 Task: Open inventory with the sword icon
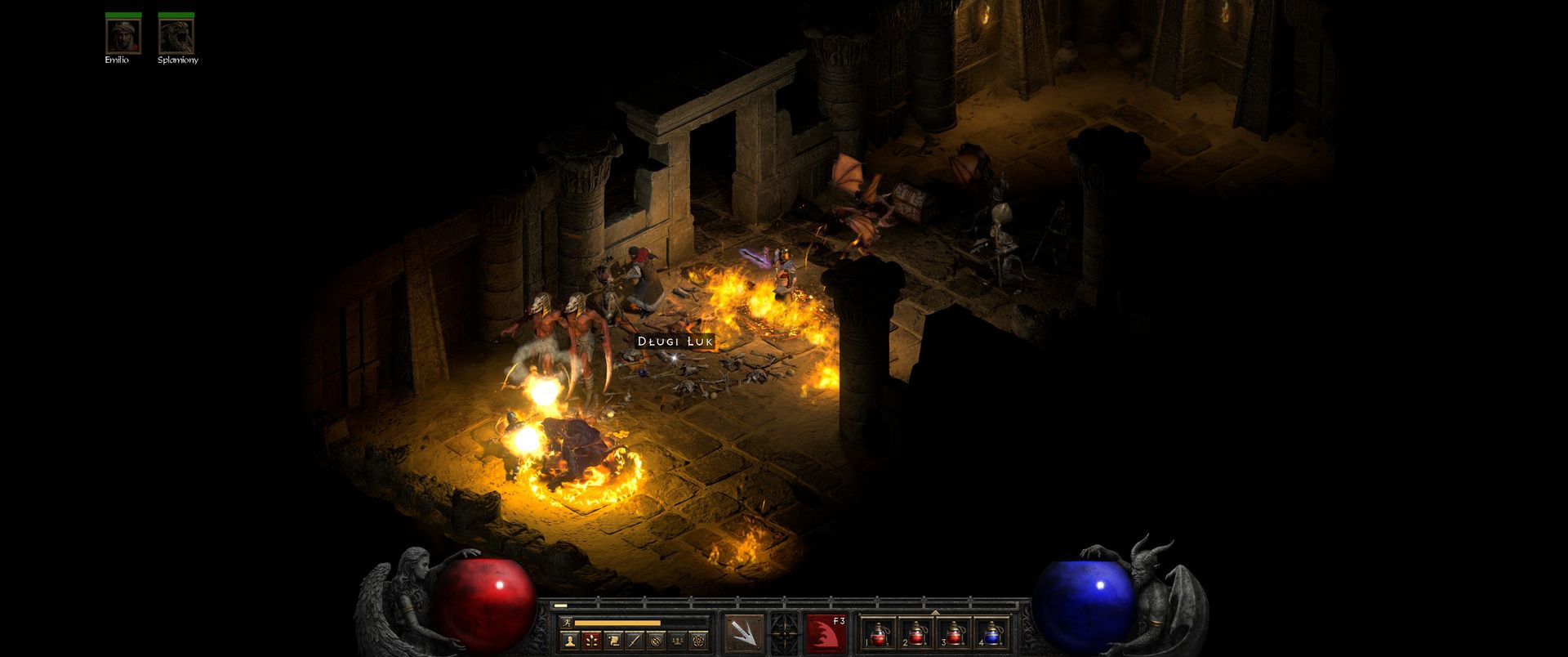tap(634, 641)
